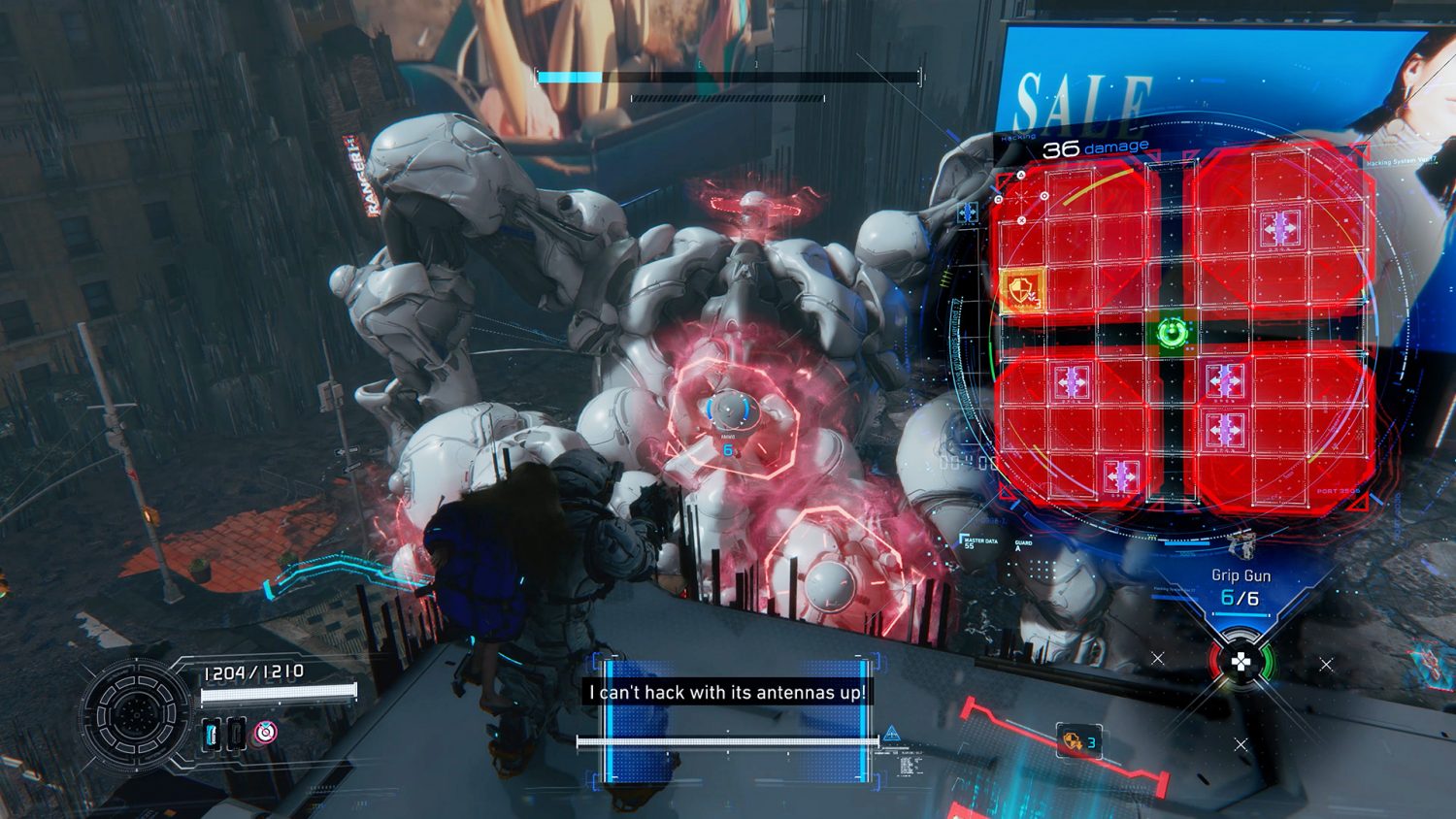Use the orange shield item with count 3

click(1075, 741)
